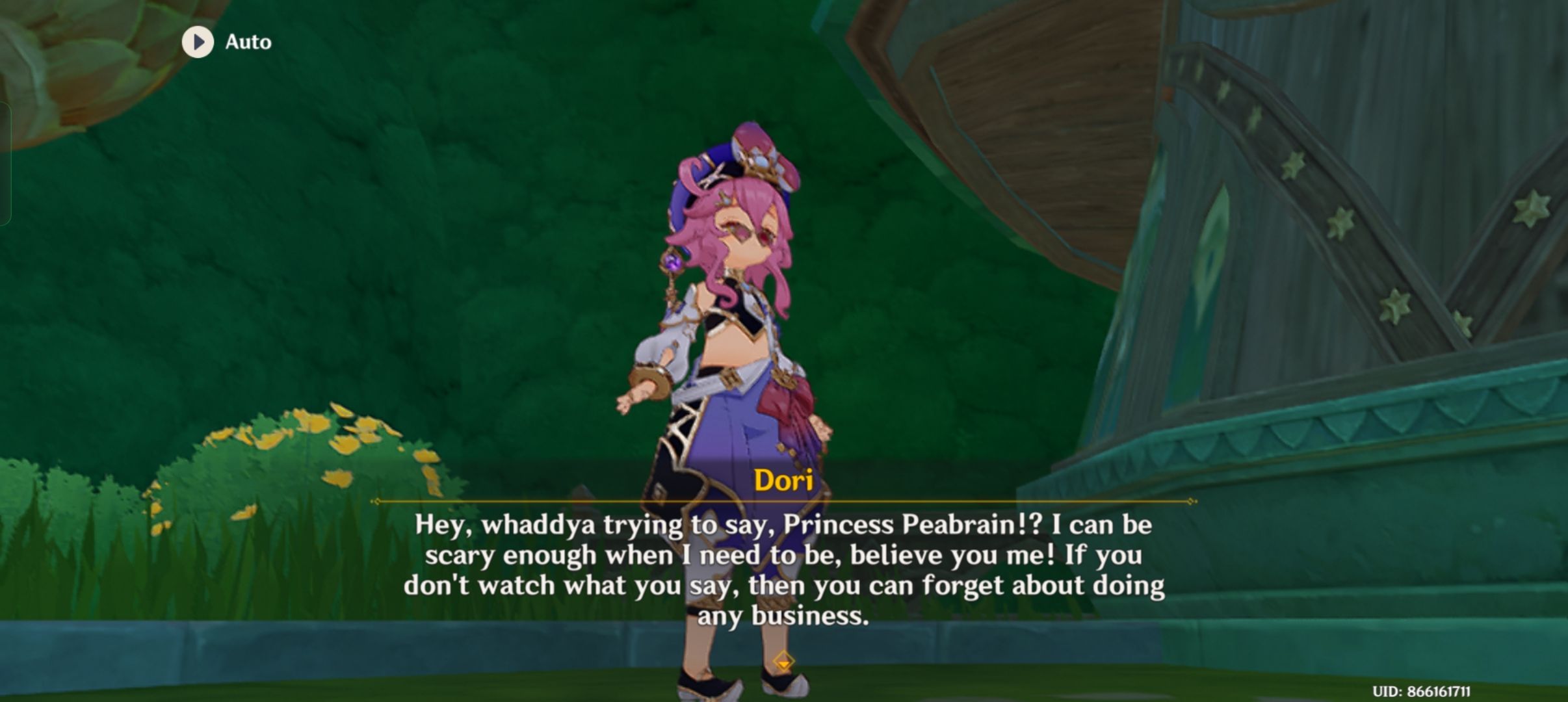1568x702 pixels.
Task: Enable Auto mode for dialogue playback
Action: [x=221, y=42]
